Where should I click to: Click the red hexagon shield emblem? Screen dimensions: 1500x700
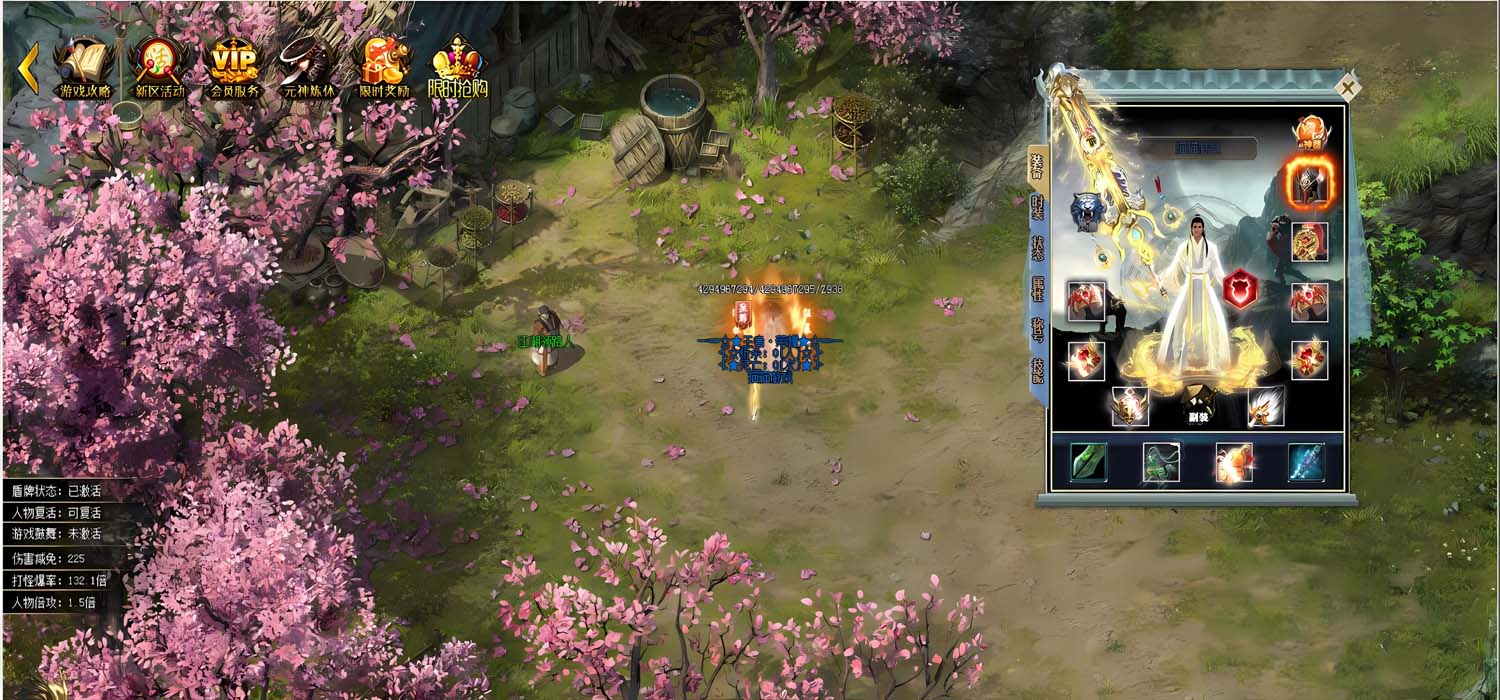[x=1240, y=288]
